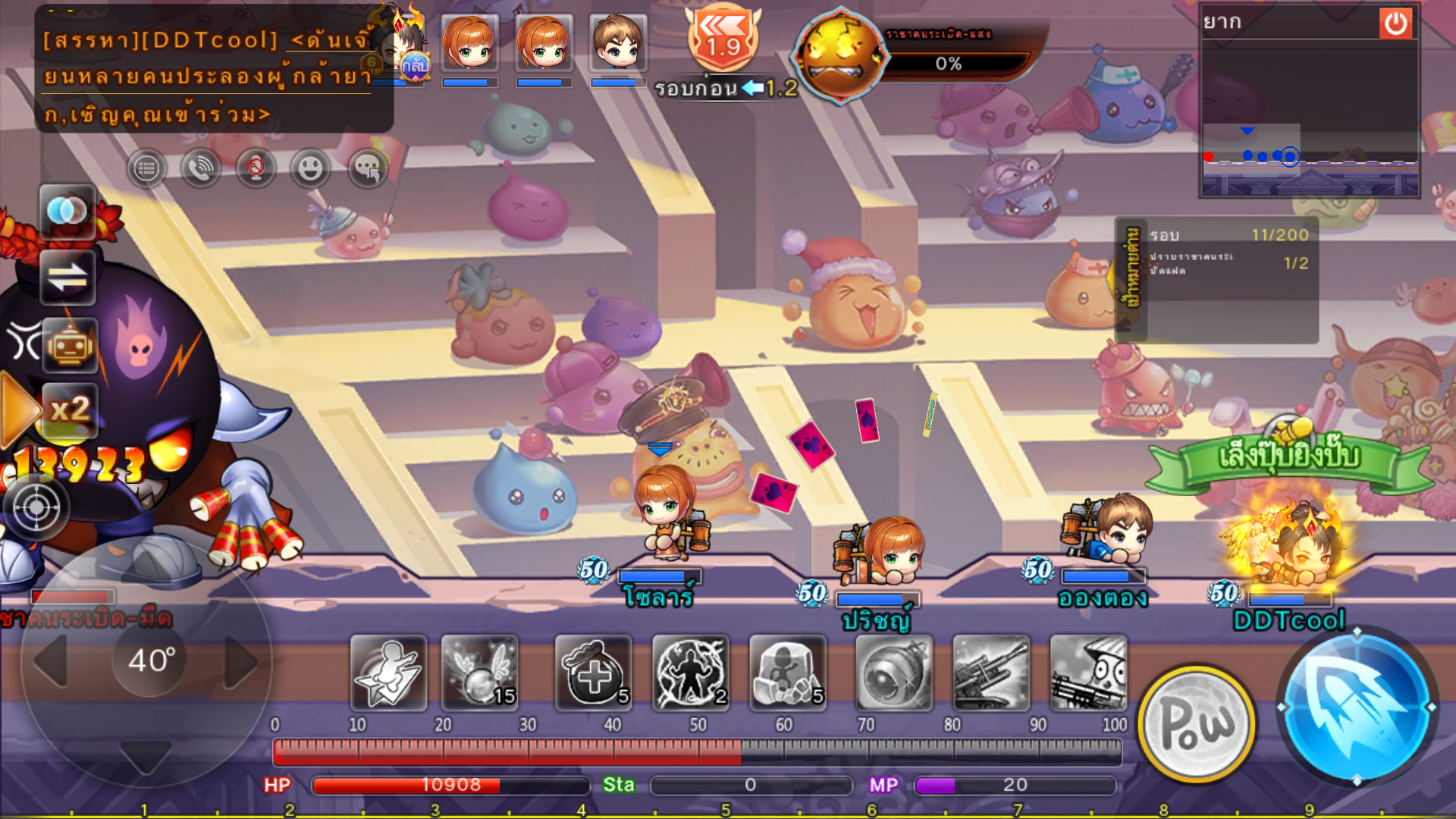Open the emoji smiley menu
The height and width of the screenshot is (819, 1456).
tap(310, 168)
